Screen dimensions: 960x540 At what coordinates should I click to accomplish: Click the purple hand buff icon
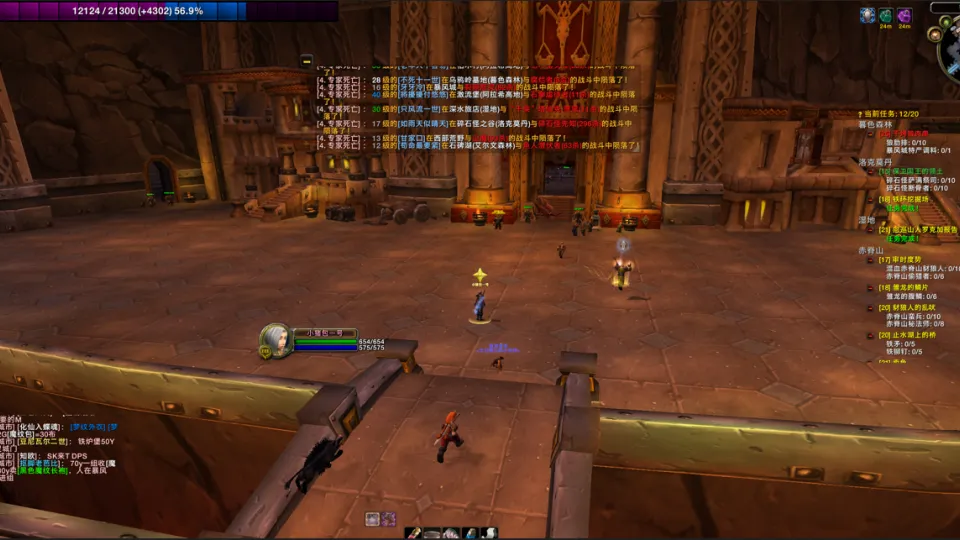tap(904, 15)
